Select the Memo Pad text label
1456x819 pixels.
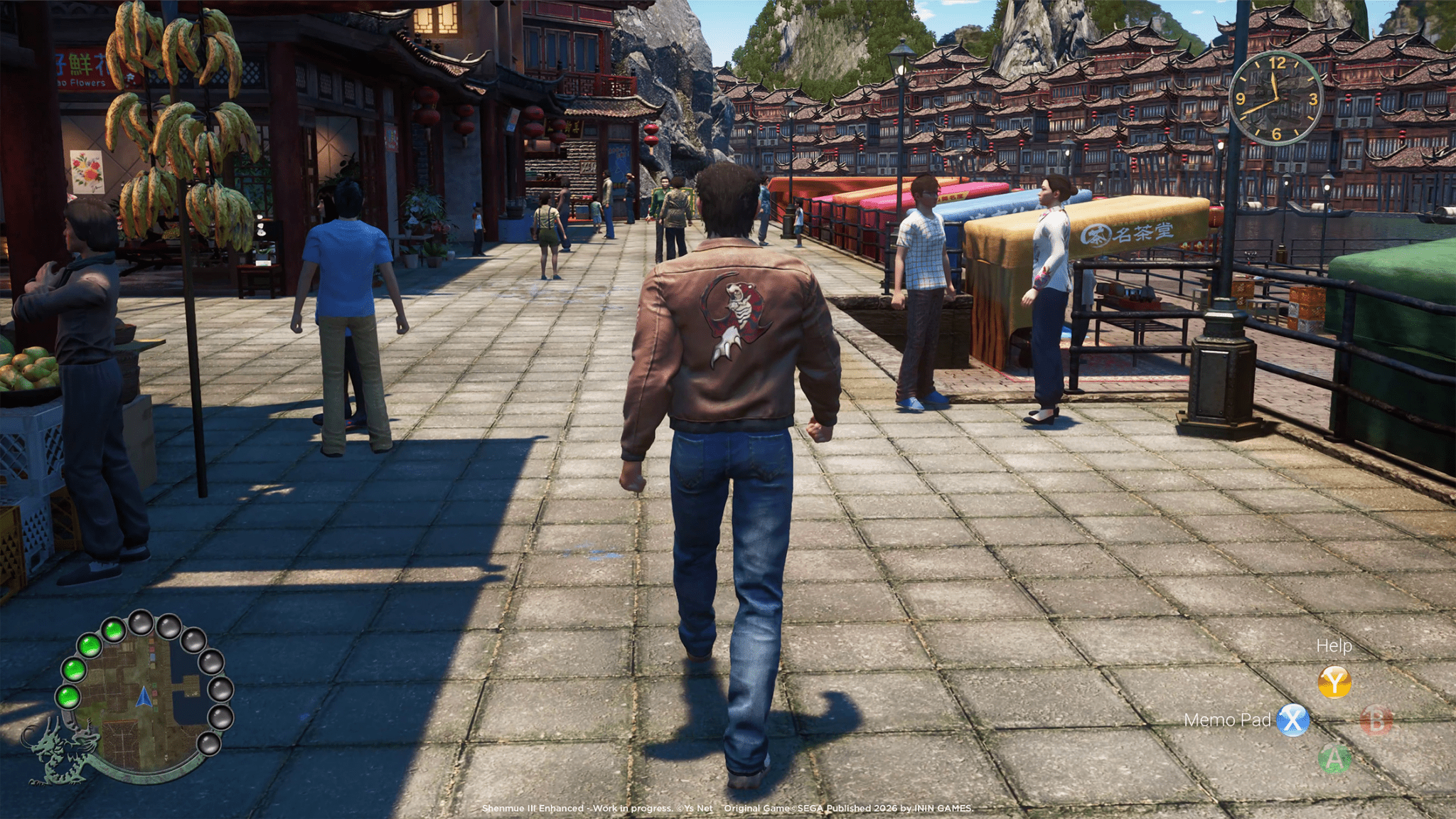click(x=1232, y=720)
